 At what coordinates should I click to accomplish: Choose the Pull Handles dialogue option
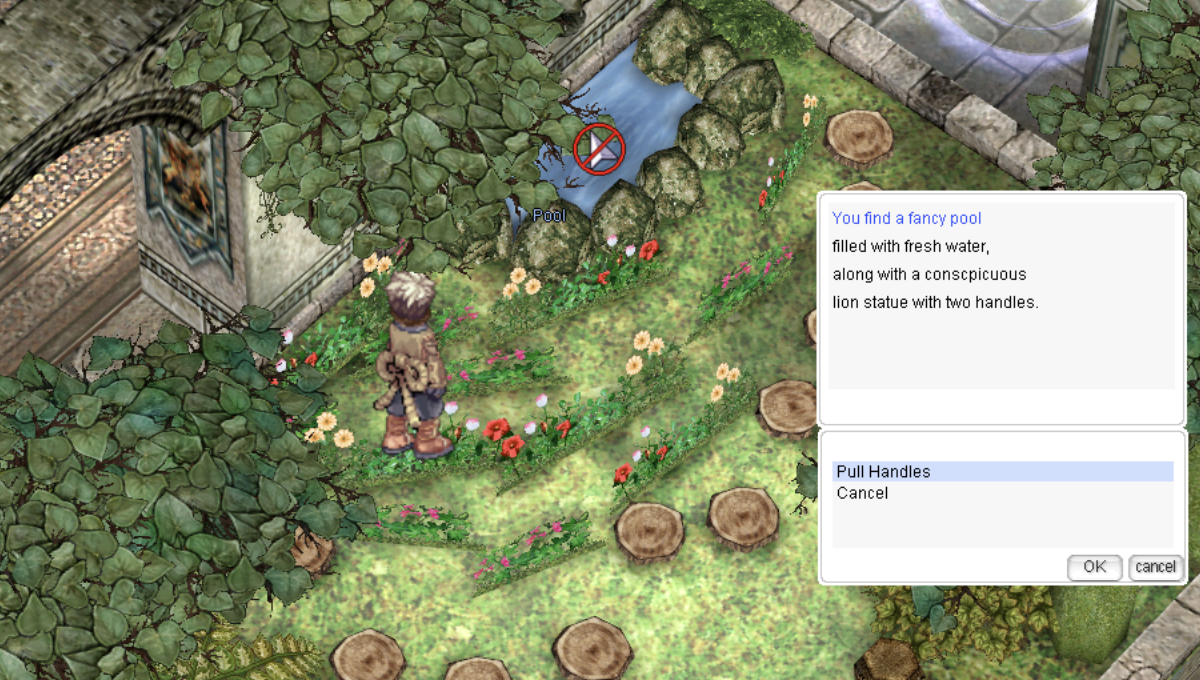(x=883, y=472)
